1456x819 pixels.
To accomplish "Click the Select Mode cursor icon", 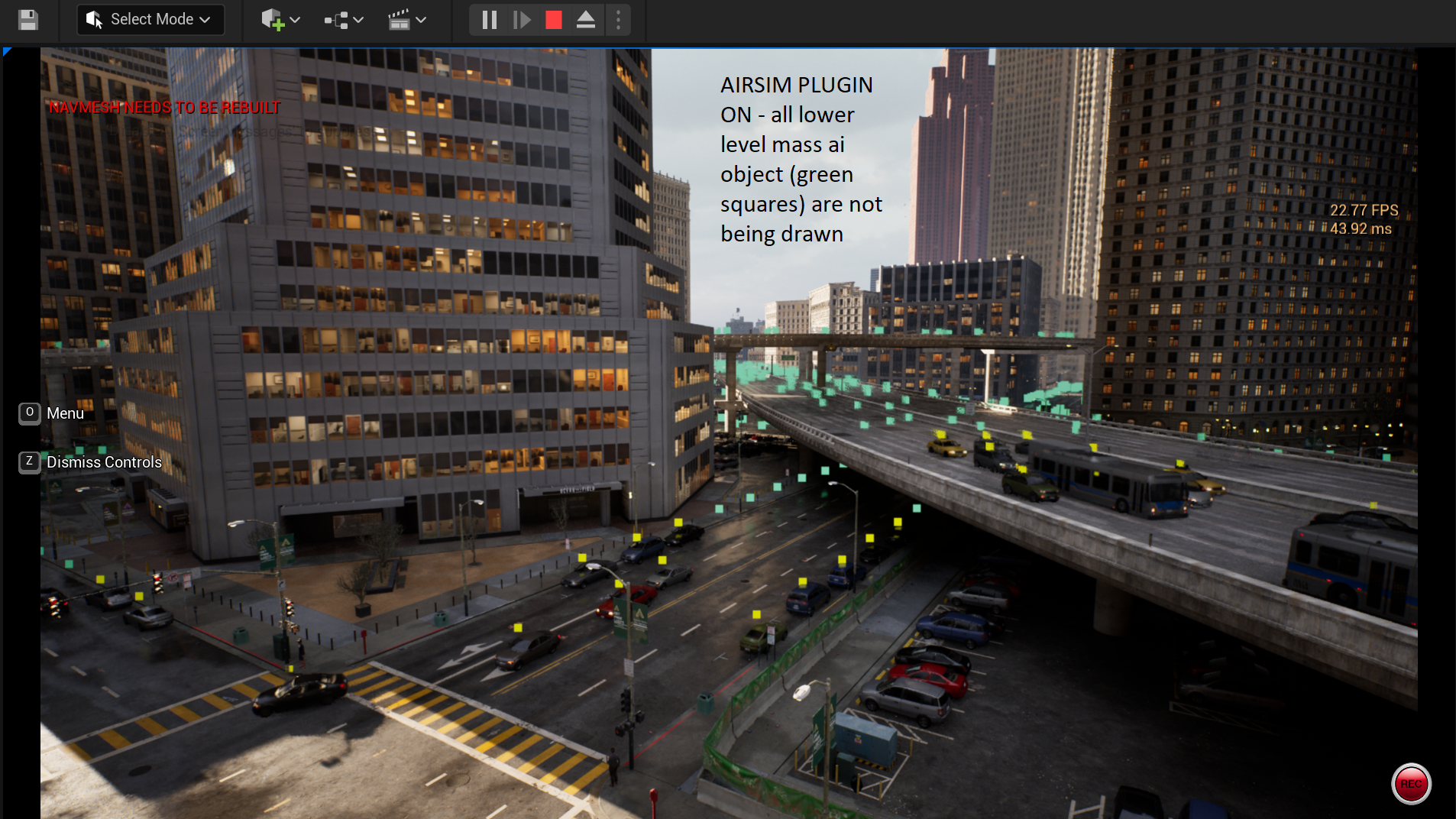I will point(93,19).
